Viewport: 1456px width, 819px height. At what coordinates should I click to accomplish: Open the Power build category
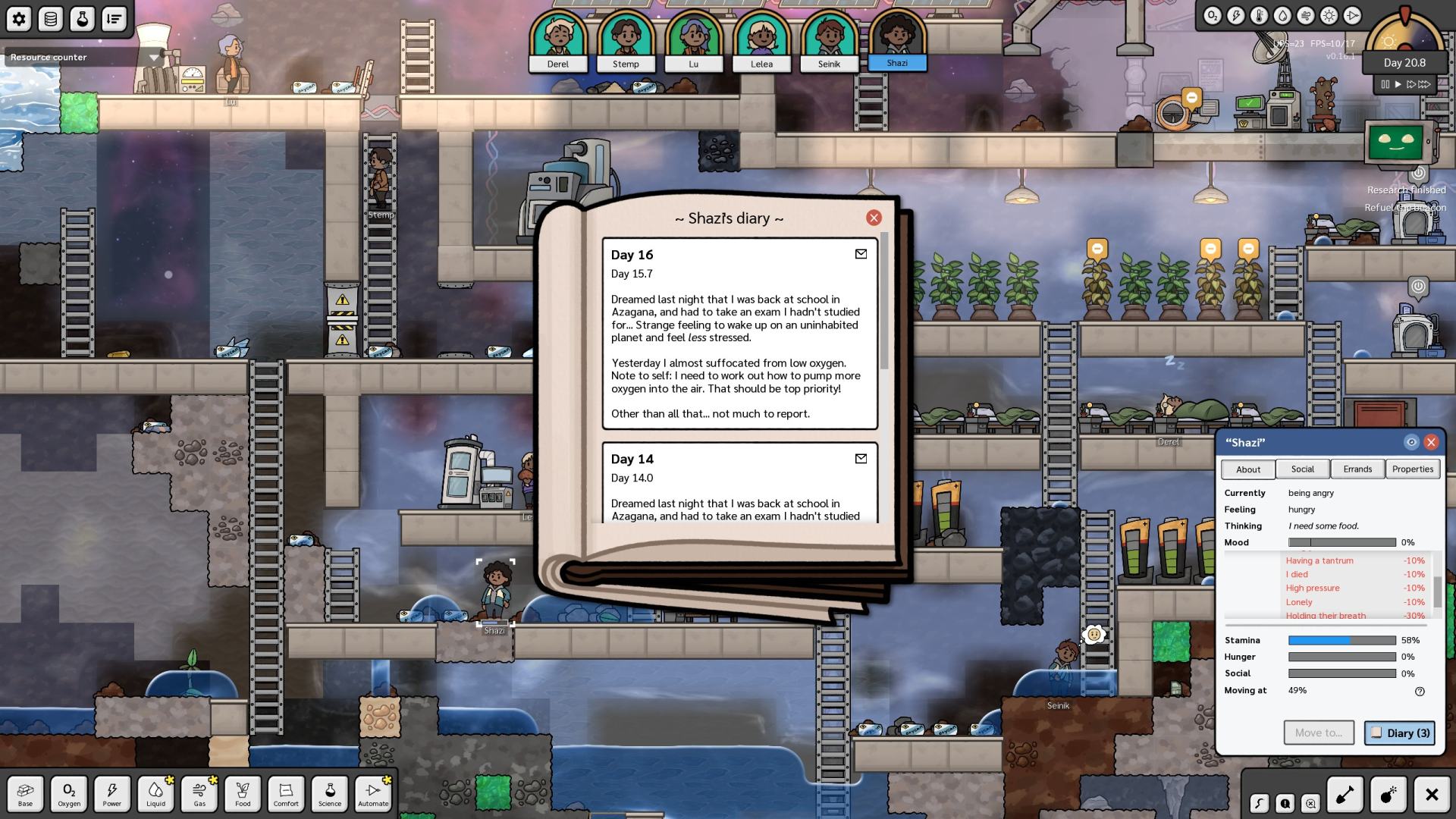[112, 794]
